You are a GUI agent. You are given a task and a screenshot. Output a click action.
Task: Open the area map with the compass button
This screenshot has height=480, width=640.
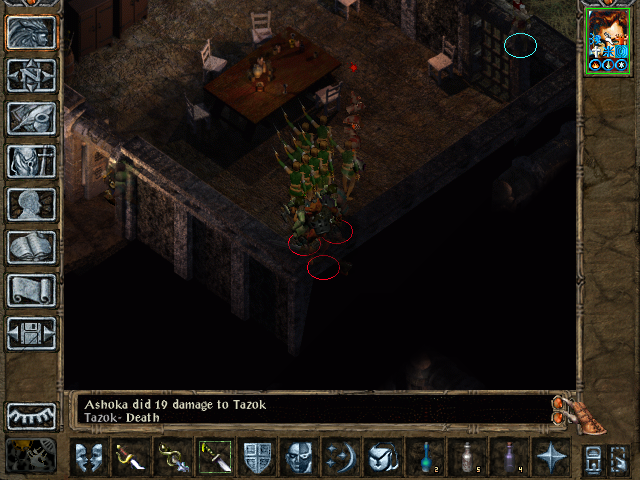tap(31, 74)
